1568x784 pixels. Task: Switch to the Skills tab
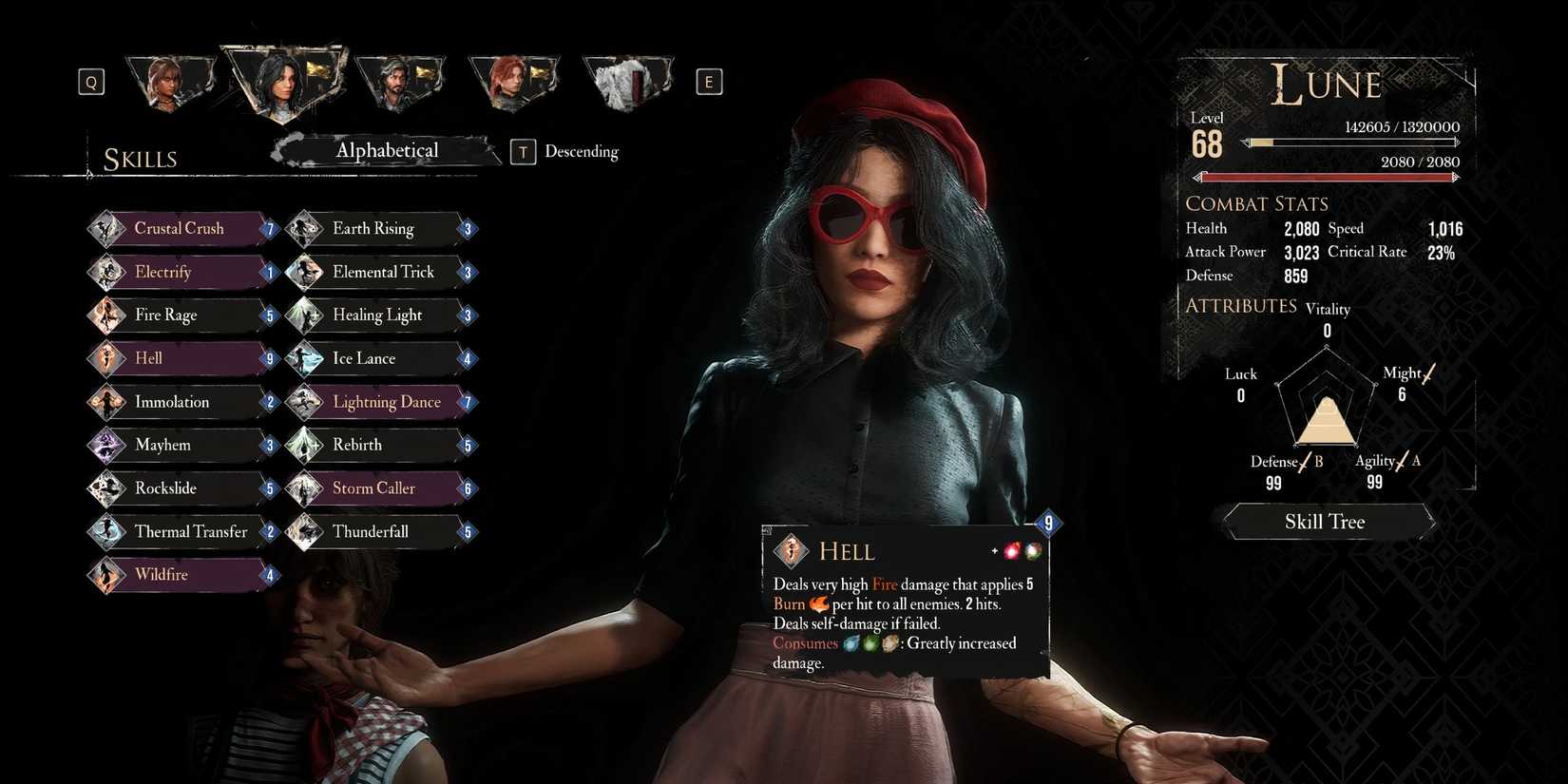click(141, 158)
